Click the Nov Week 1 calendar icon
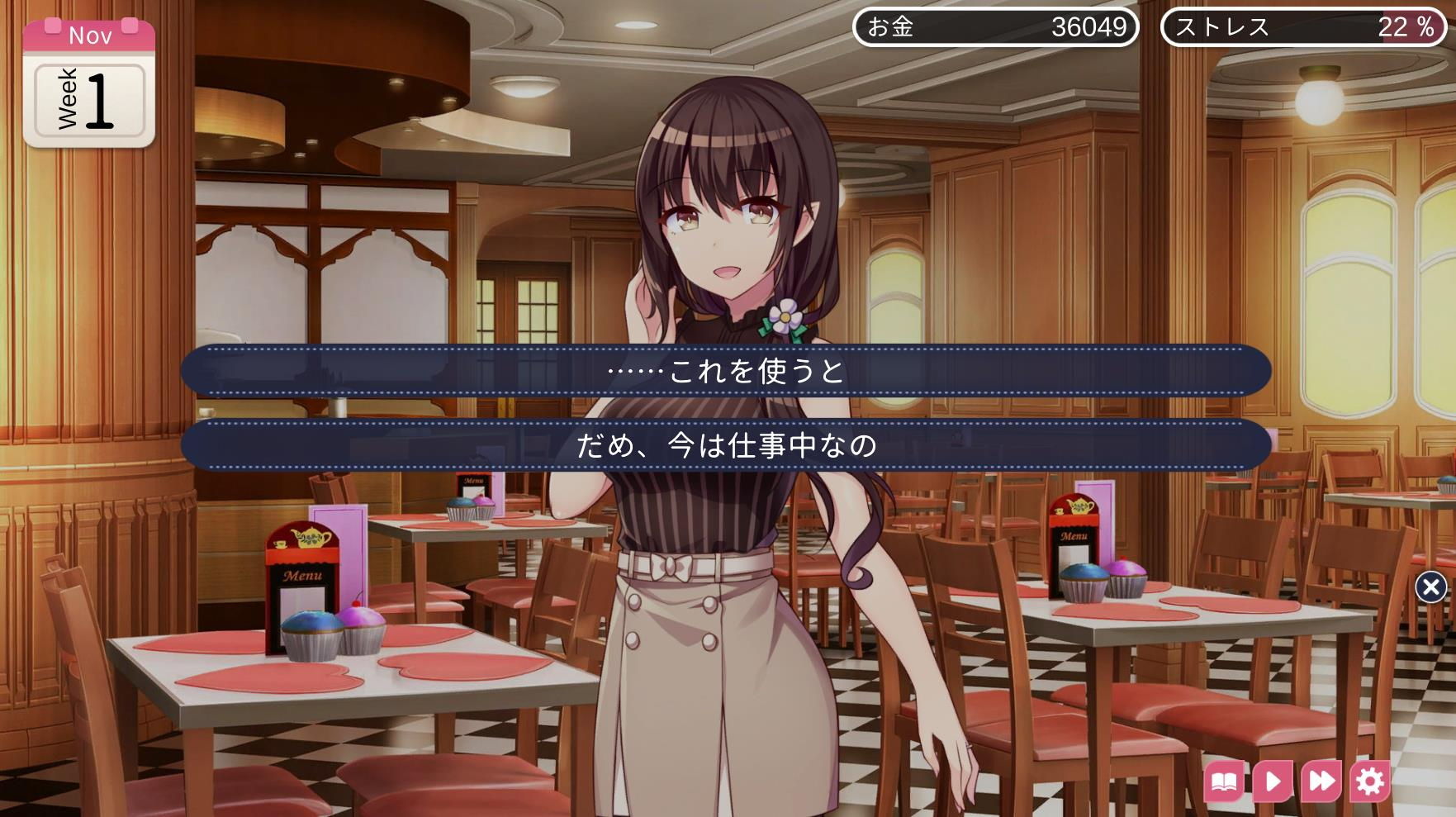 [89, 83]
